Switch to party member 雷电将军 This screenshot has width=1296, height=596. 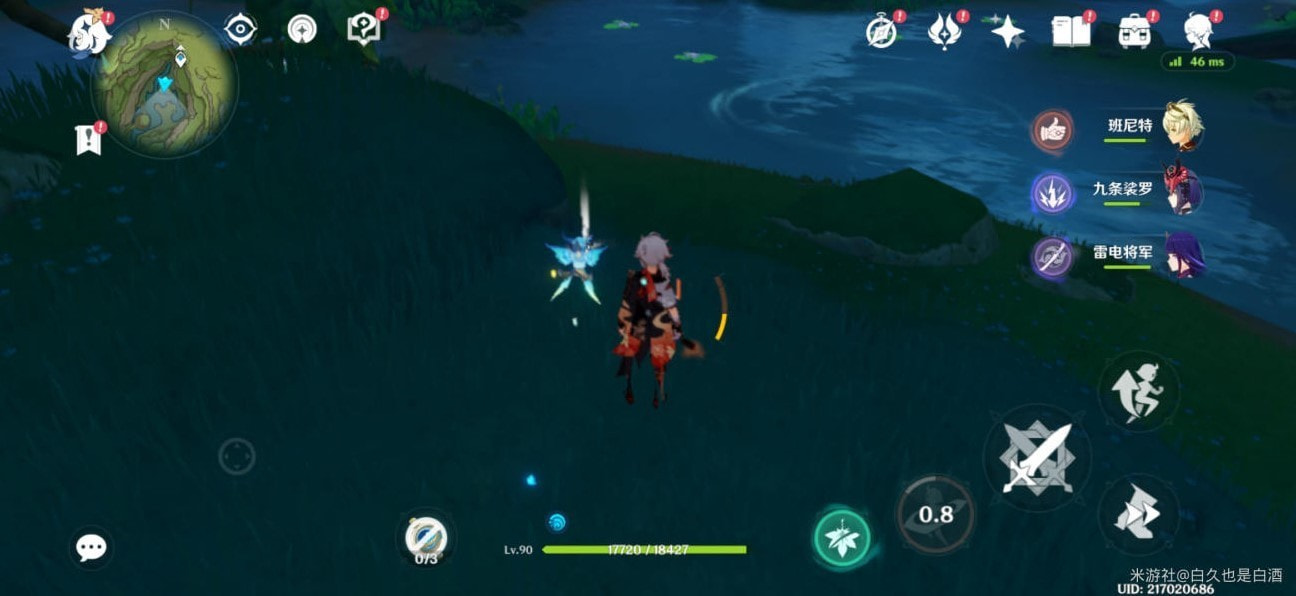[1183, 254]
